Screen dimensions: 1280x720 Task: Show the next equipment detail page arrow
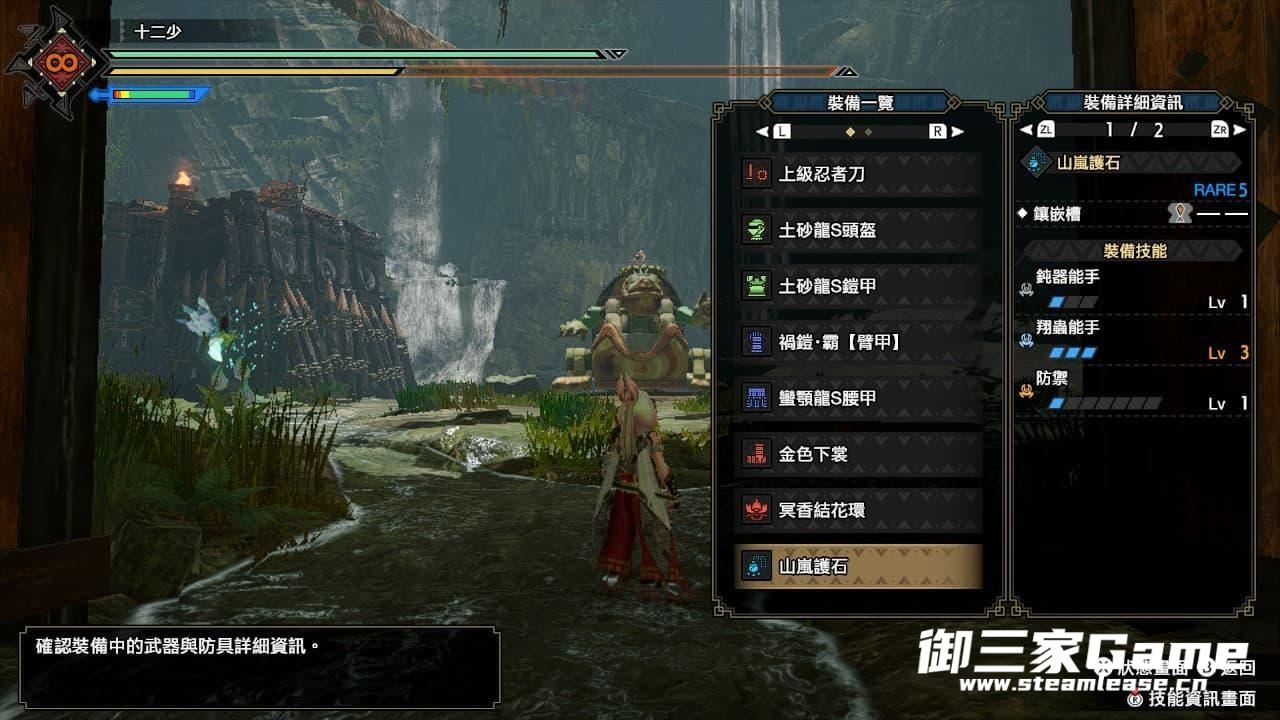[1240, 130]
